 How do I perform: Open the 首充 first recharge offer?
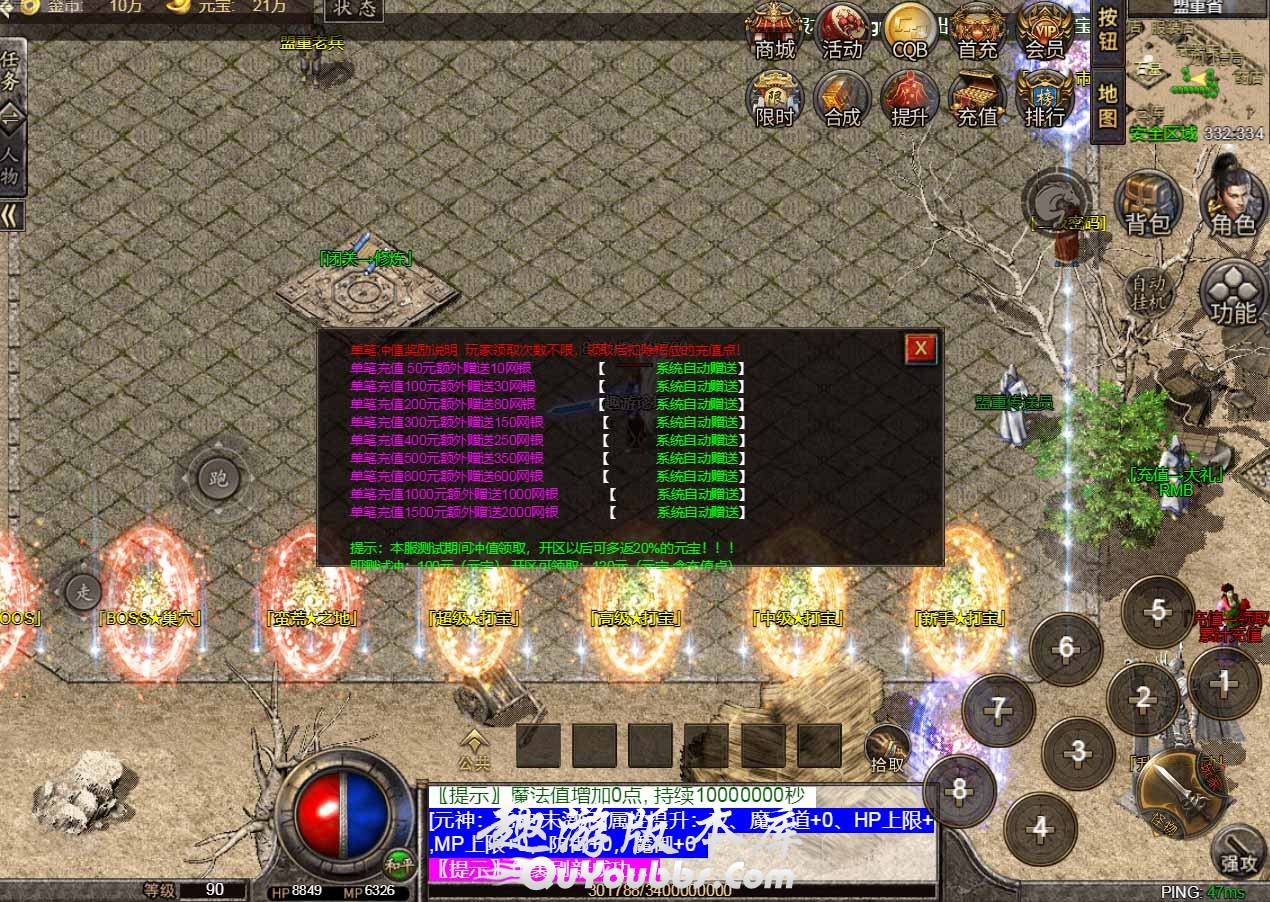977,30
